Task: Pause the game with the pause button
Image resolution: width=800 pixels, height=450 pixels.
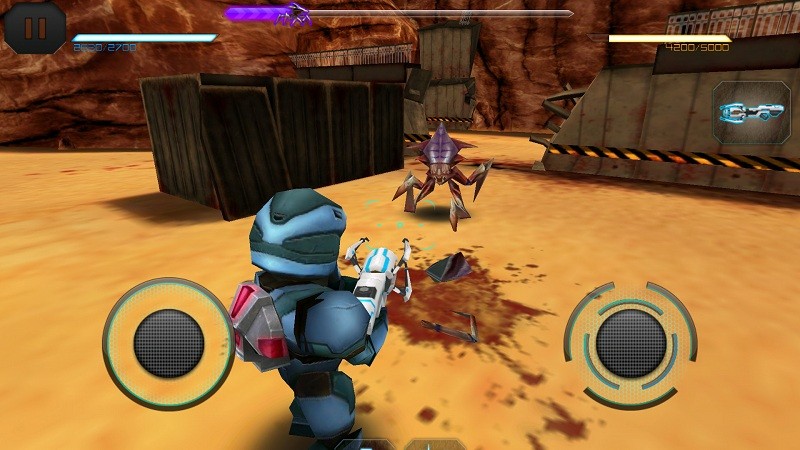Action: click(35, 26)
